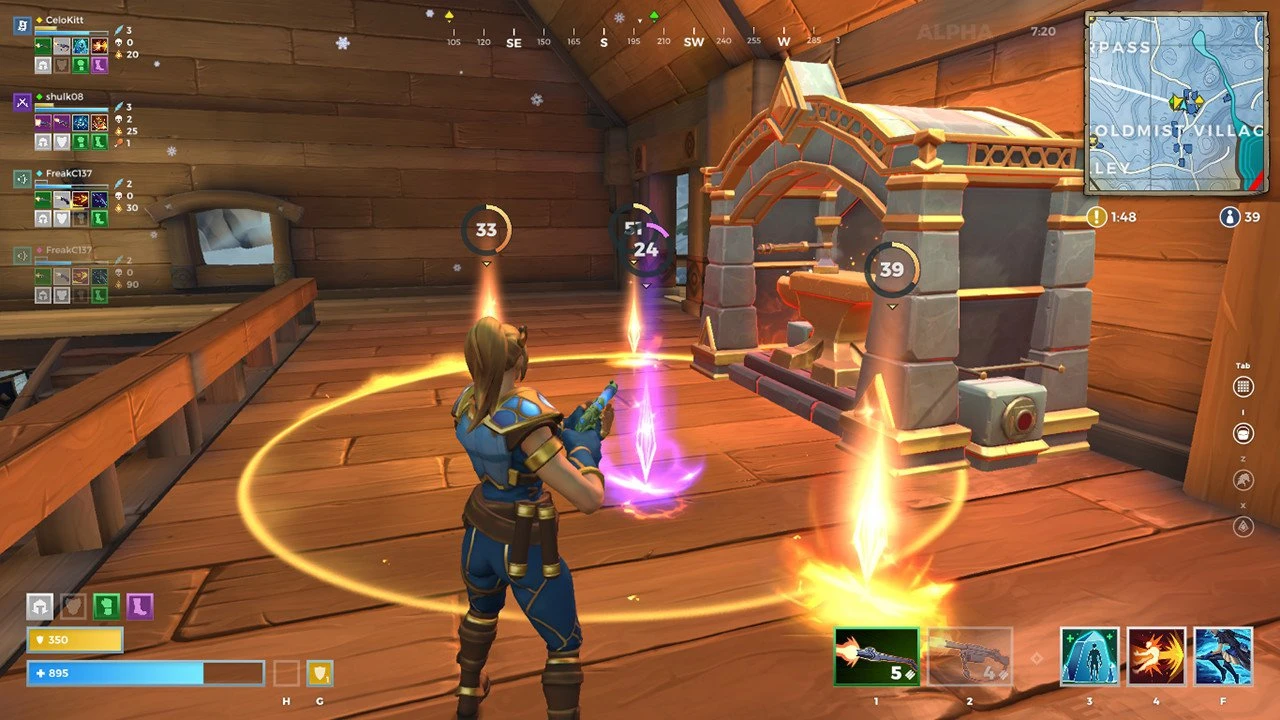The width and height of the screenshot is (1280, 720).
Task: Toggle the helmet armor slot bottom left
Action: [x=38, y=606]
